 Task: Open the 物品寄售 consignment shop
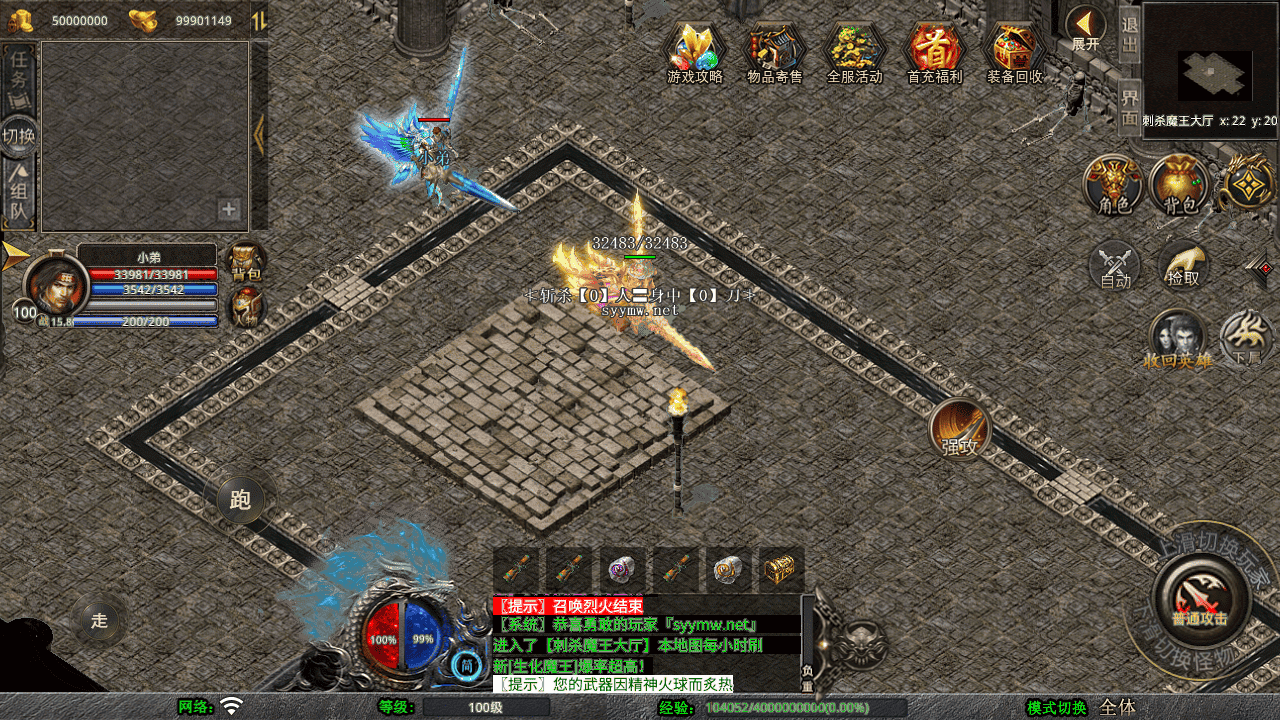pyautogui.click(x=775, y=50)
